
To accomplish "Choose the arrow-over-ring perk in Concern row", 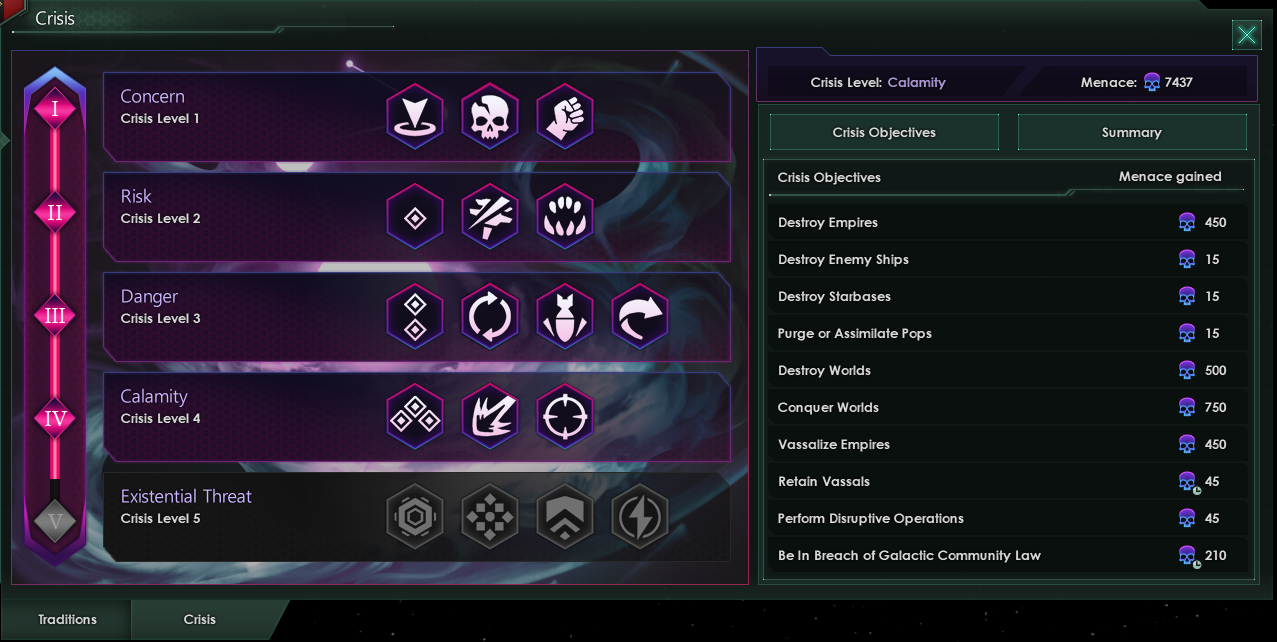I will pos(415,116).
